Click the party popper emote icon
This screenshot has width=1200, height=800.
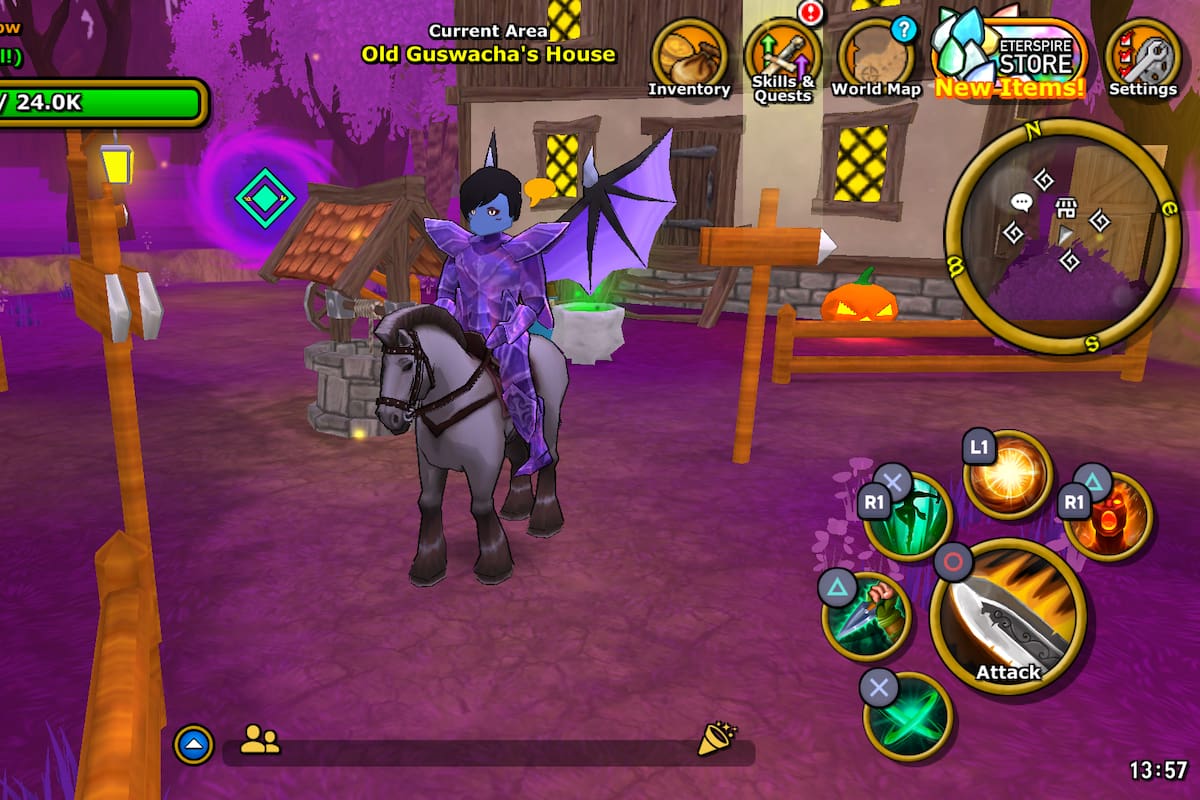coord(715,739)
